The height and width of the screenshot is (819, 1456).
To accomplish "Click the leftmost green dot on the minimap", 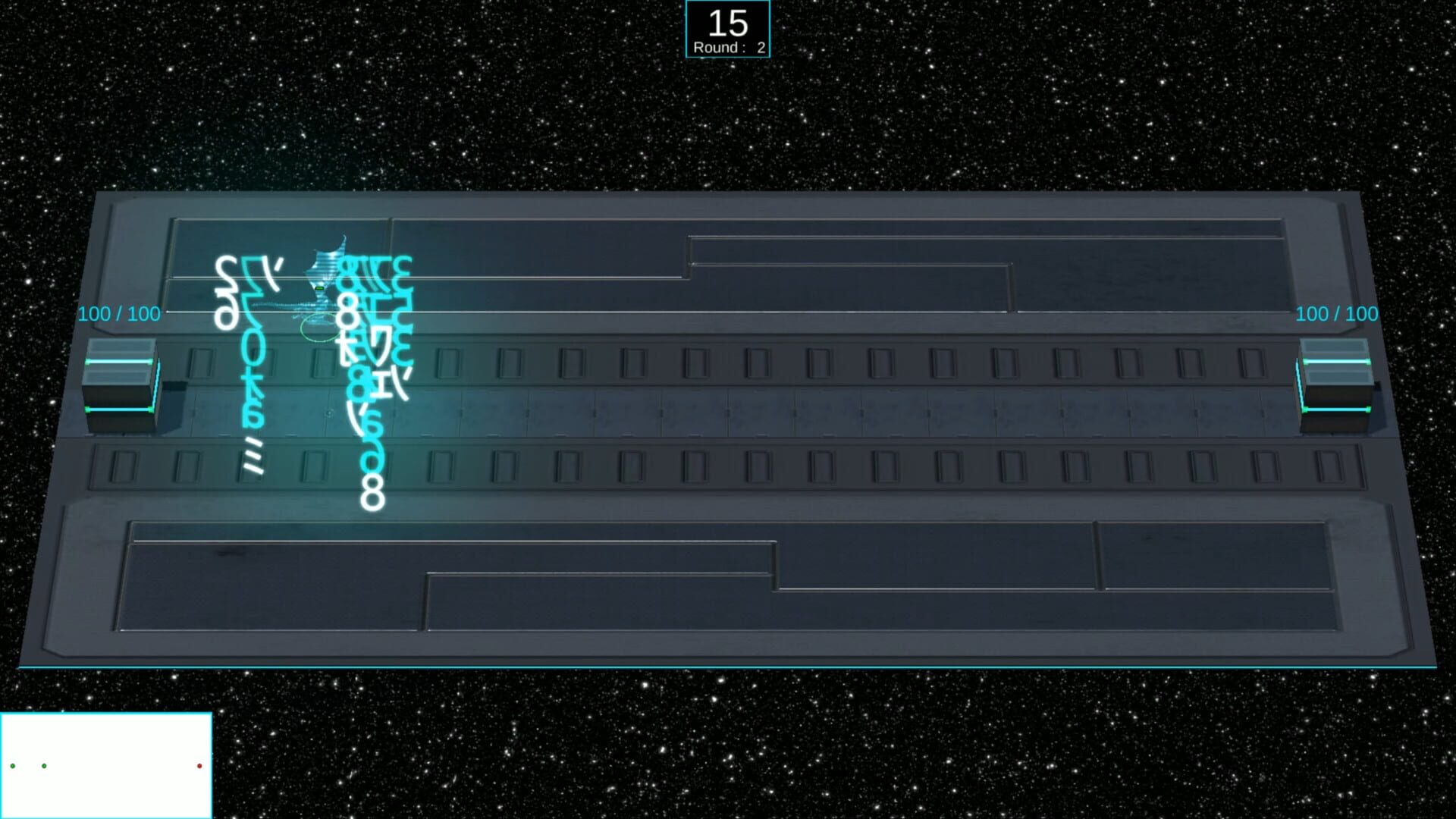I will coord(13,766).
